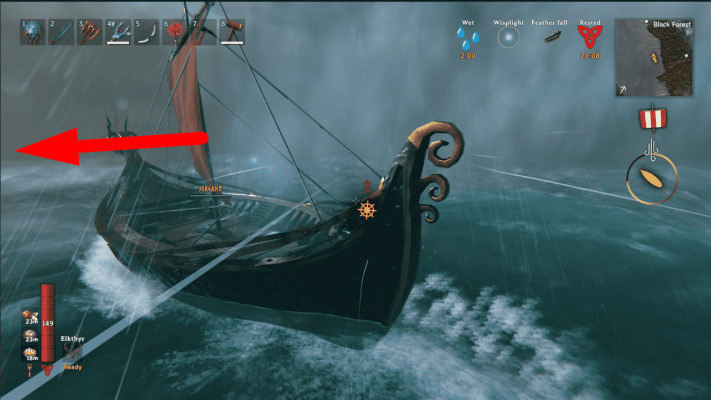Equip the bow in hotbar slot 5
This screenshot has width=711, height=400.
148,31
